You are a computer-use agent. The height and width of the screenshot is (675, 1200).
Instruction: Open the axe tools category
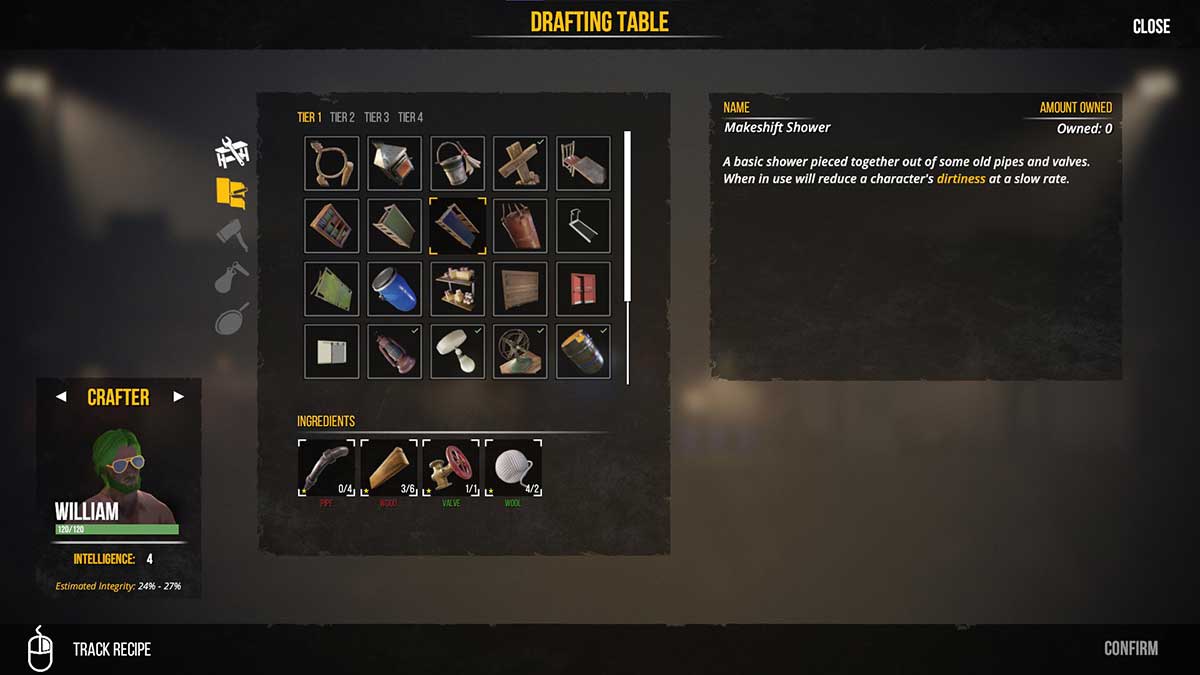coord(232,234)
